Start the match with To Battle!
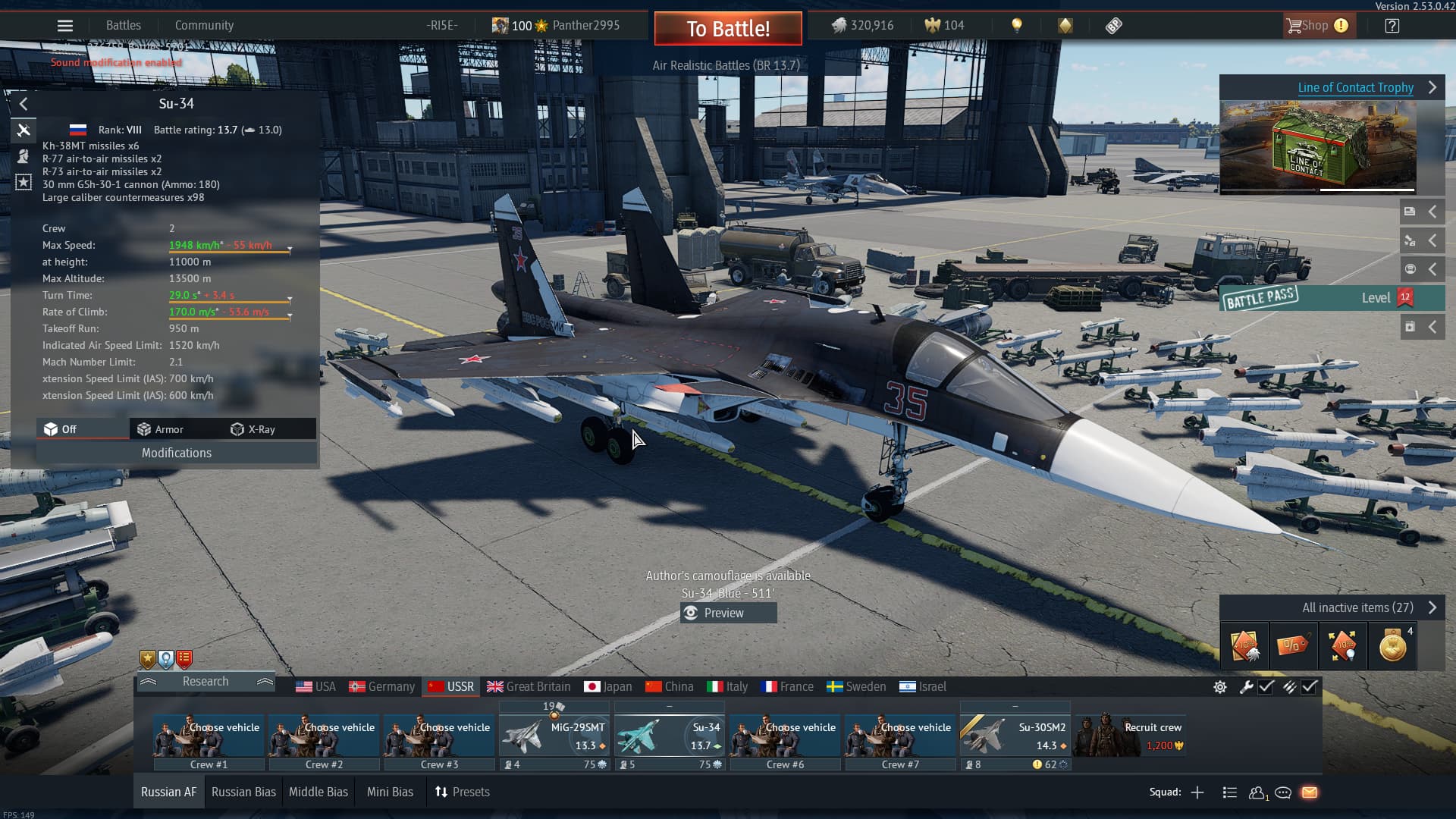Screen dimensions: 1456x819 (728, 29)
